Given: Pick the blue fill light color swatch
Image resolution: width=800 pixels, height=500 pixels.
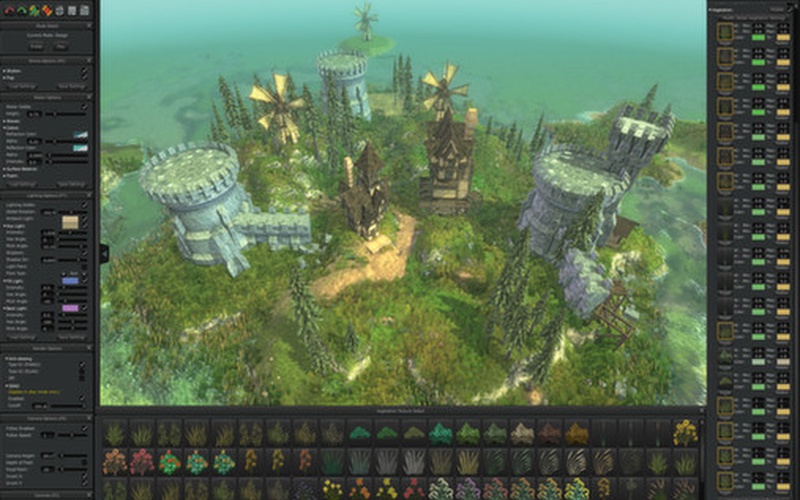Looking at the screenshot, I should [70, 282].
